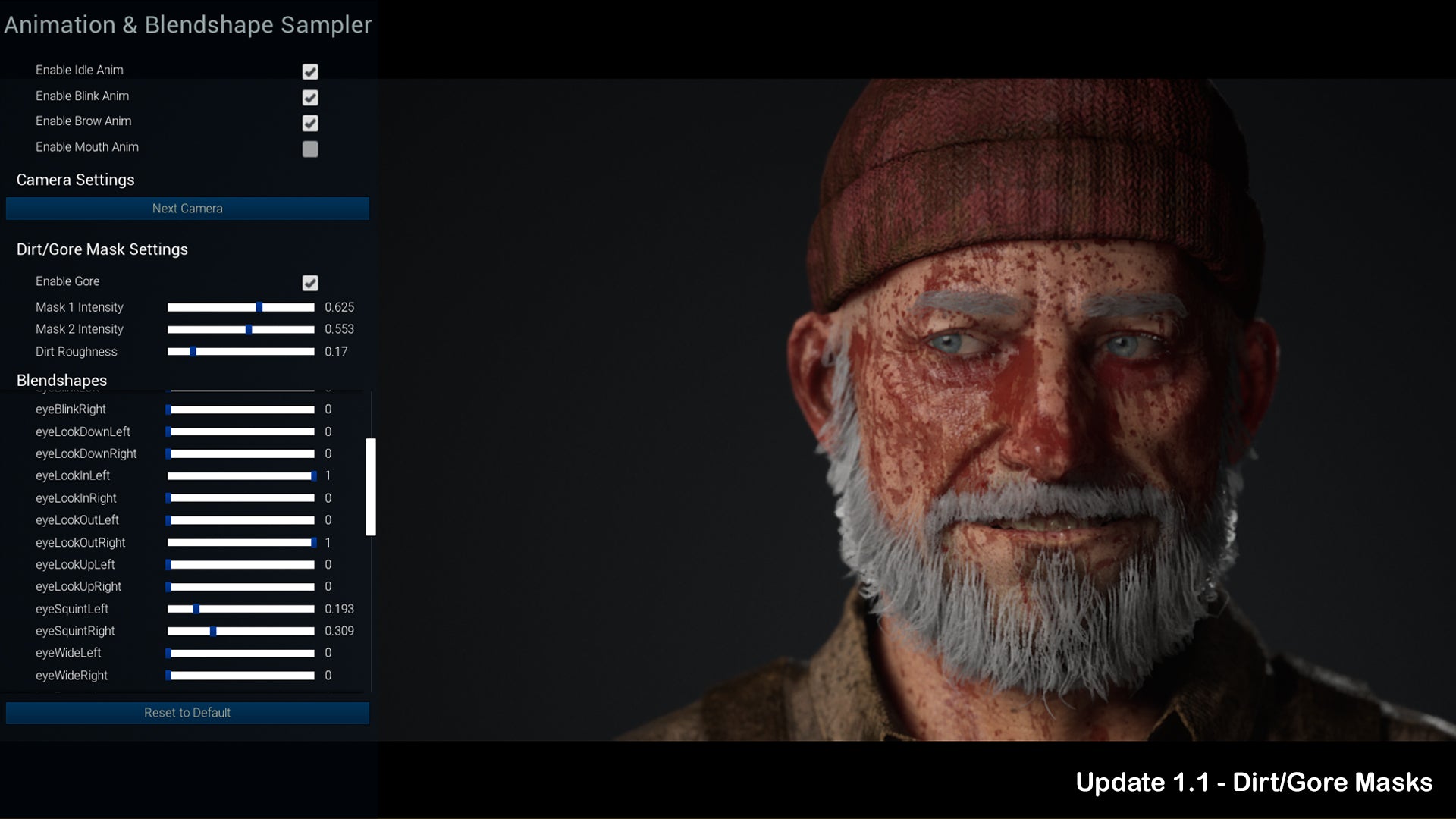
Task: Click the Next Camera button
Action: coord(187,209)
